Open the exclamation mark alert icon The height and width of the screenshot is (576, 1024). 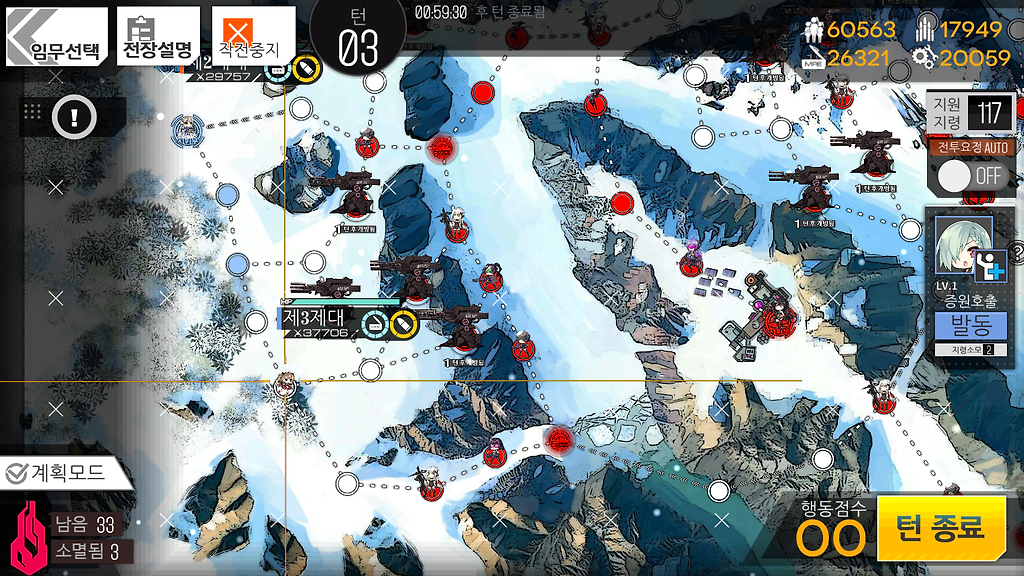tap(74, 117)
